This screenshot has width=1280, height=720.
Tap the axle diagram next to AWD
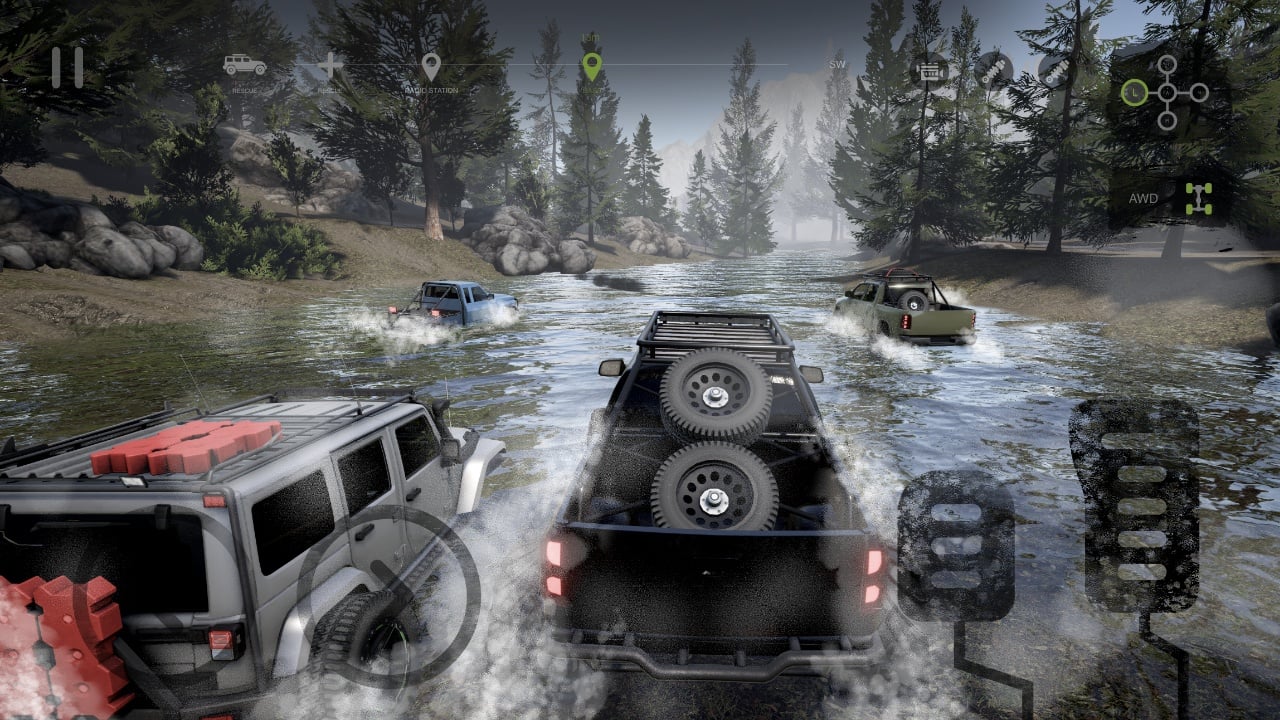[1199, 198]
